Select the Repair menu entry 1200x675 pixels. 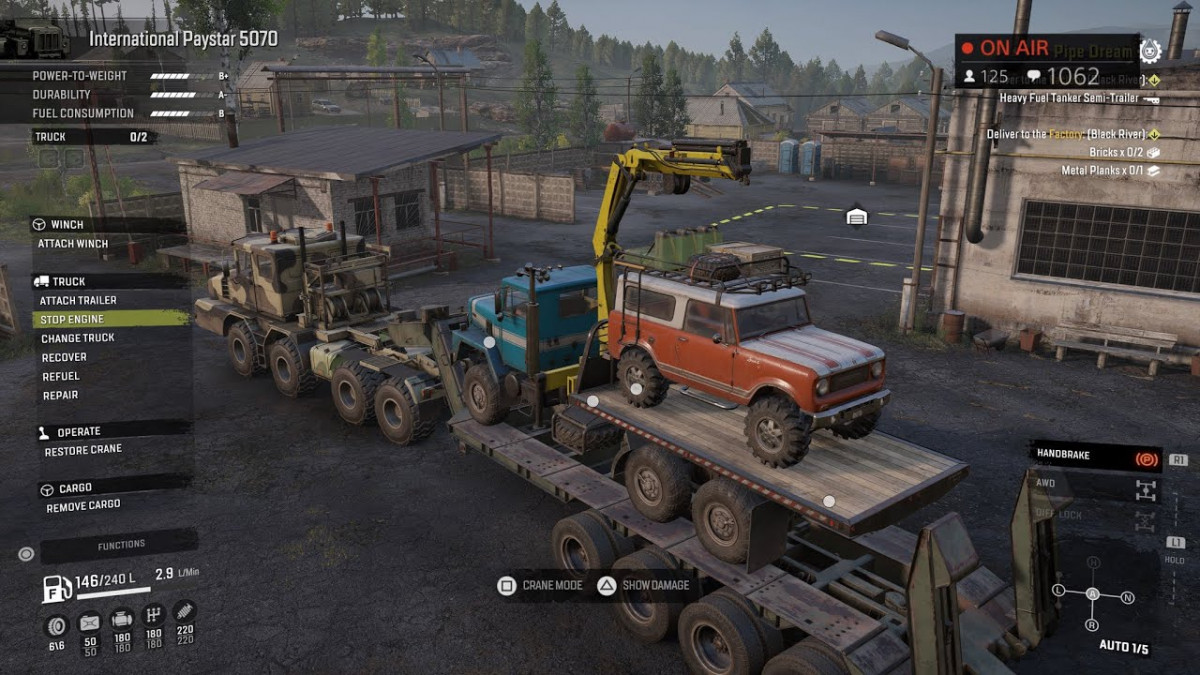60,395
